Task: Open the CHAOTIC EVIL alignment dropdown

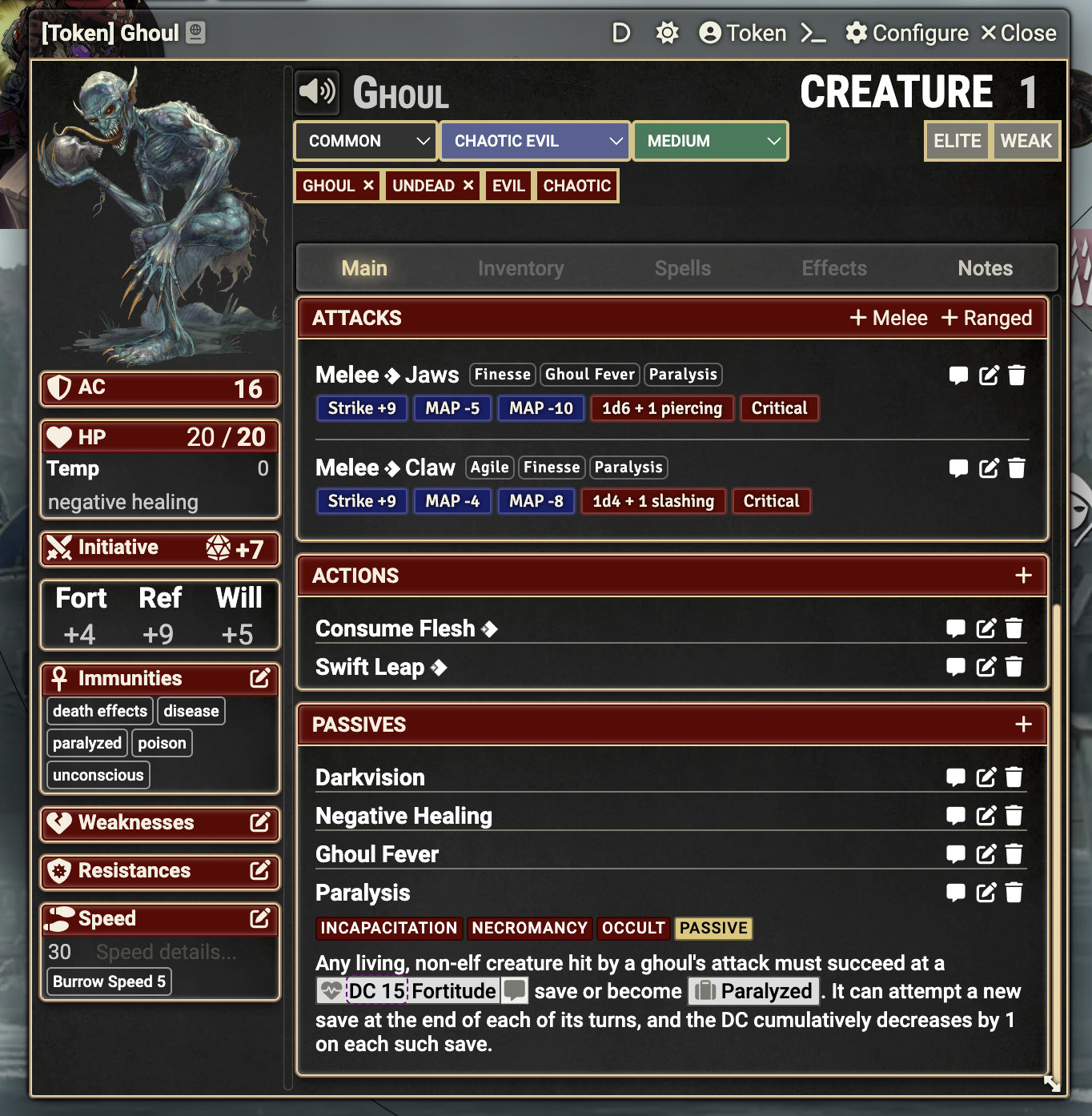Action: pyautogui.click(x=534, y=141)
